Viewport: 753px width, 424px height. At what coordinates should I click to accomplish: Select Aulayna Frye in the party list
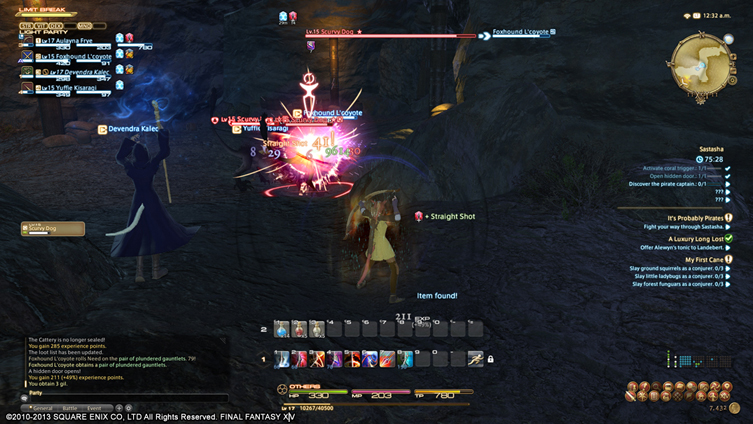68,42
